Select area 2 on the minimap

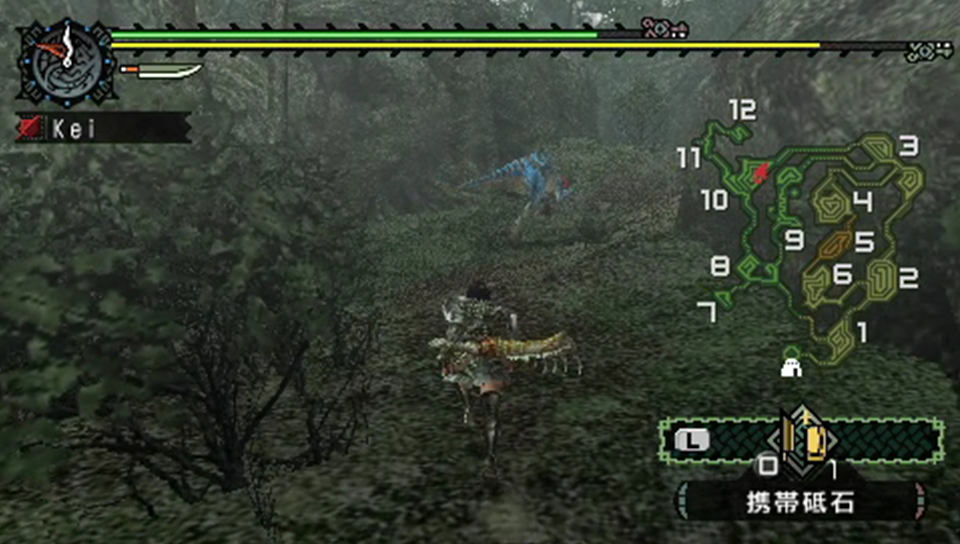pyautogui.click(x=908, y=279)
